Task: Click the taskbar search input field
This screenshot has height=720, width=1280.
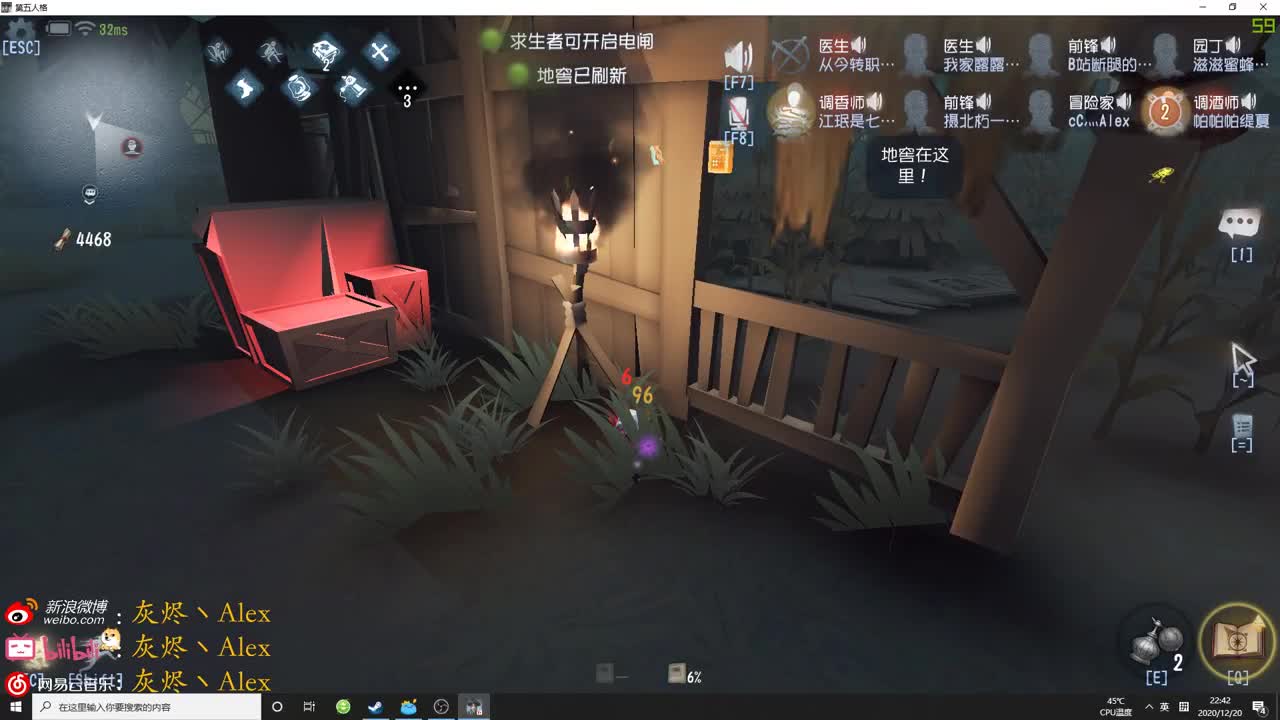Action: (x=140, y=707)
